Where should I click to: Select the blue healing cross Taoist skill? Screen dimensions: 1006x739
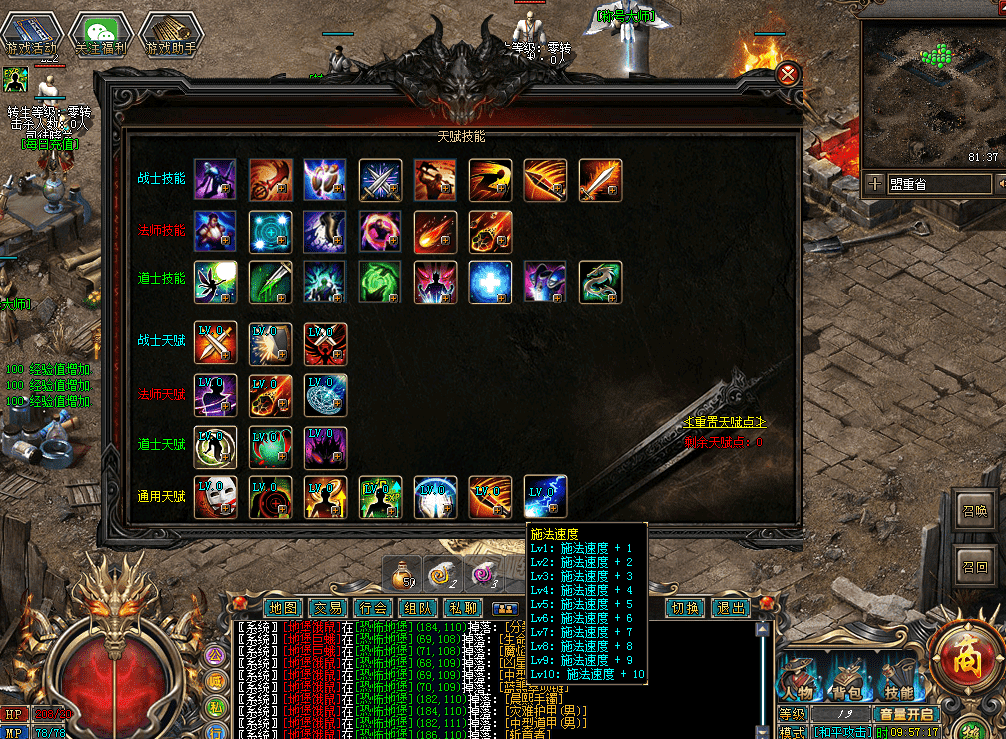click(x=491, y=282)
